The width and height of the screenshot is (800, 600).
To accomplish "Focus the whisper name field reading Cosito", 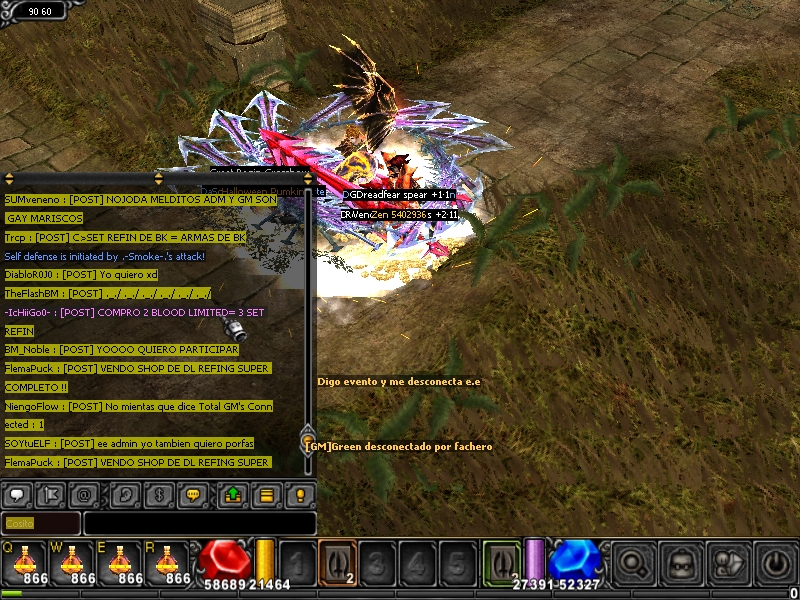I will tap(41, 523).
